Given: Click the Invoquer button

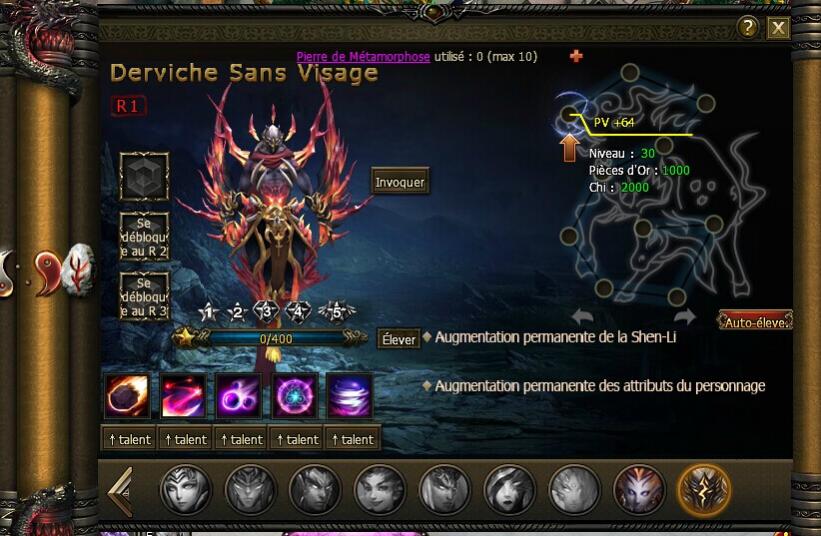Looking at the screenshot, I should (400, 183).
